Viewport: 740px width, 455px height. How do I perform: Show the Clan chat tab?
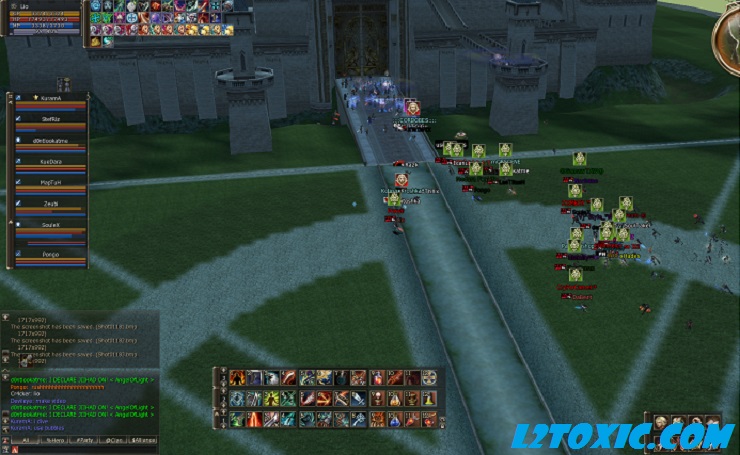[x=115, y=440]
